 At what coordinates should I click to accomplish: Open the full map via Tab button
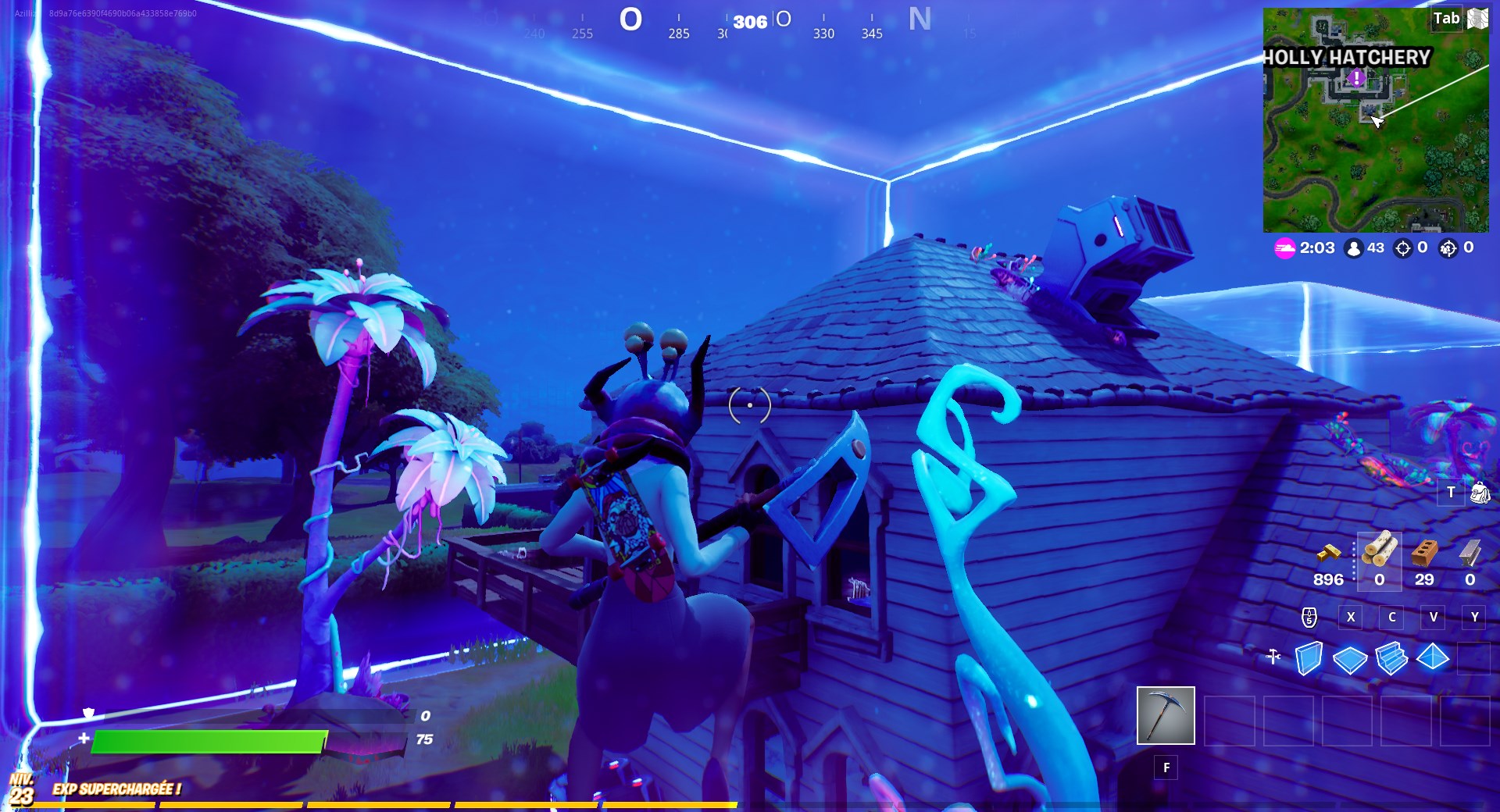pos(1446,19)
